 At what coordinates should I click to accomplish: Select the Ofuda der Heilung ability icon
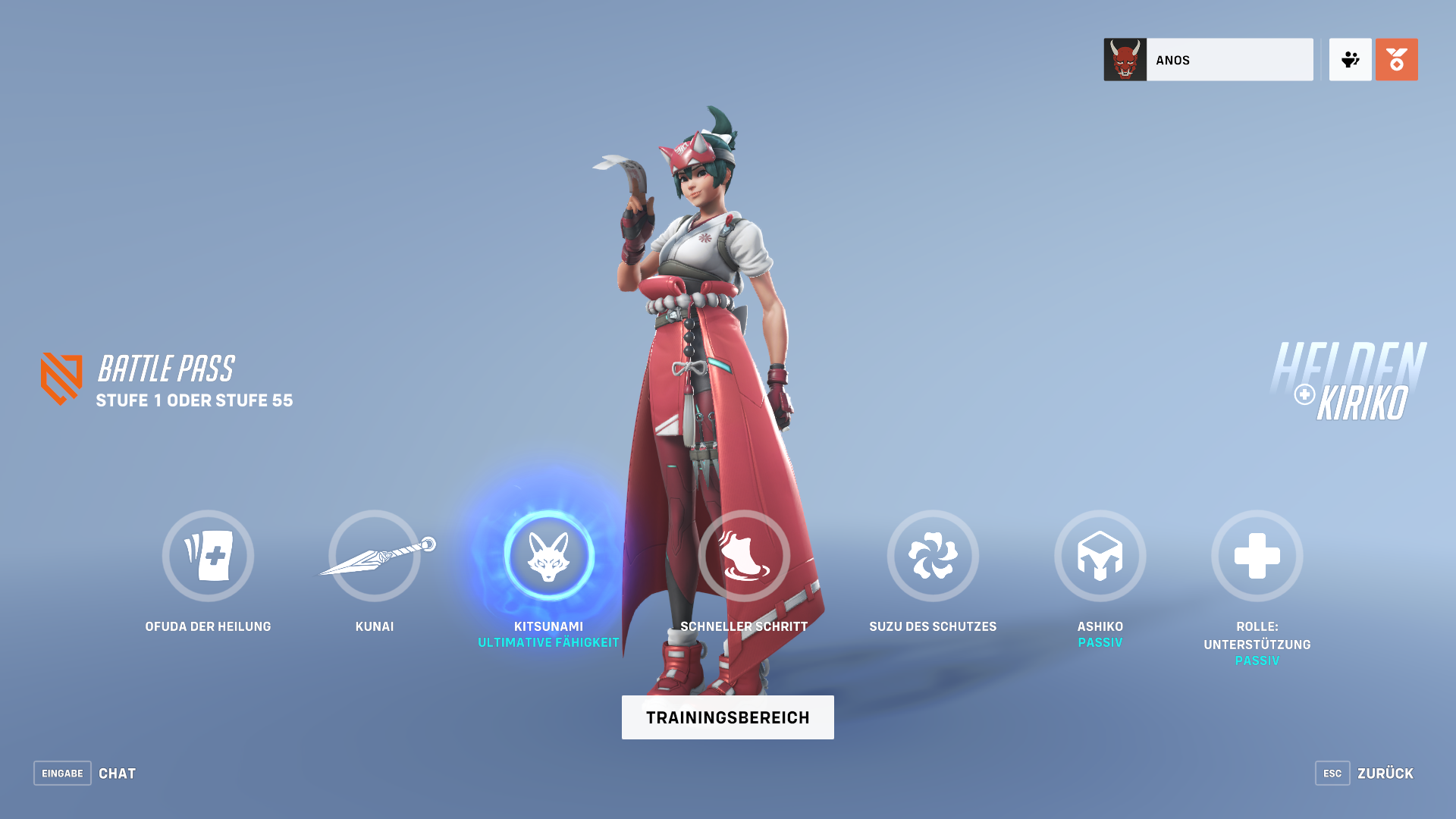pos(209,556)
